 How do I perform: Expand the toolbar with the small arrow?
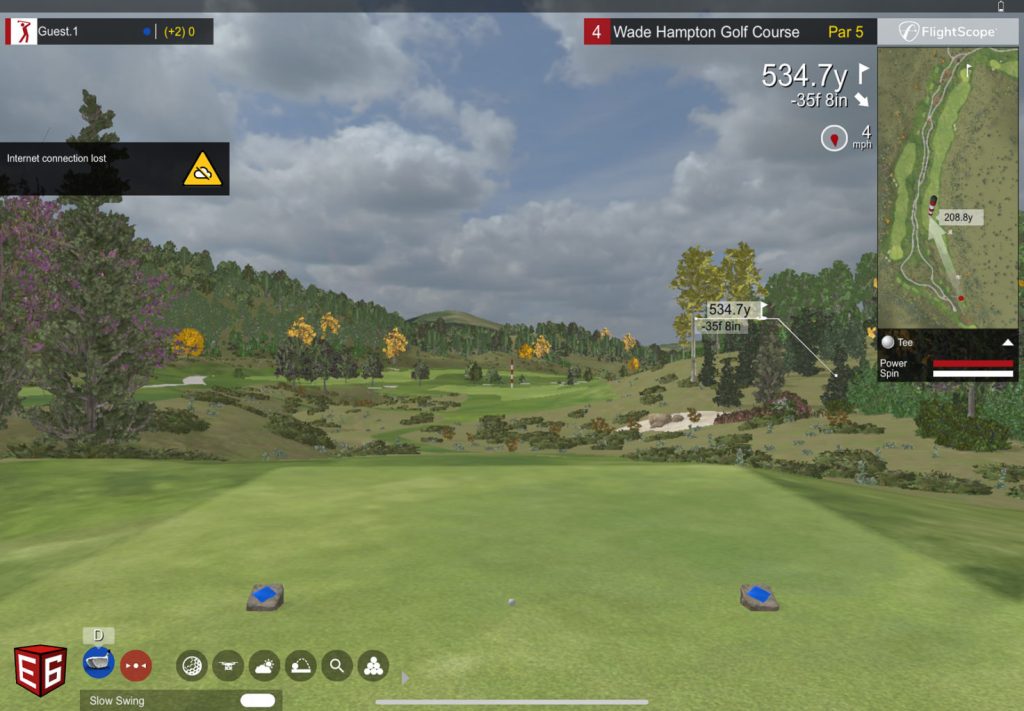[405, 678]
